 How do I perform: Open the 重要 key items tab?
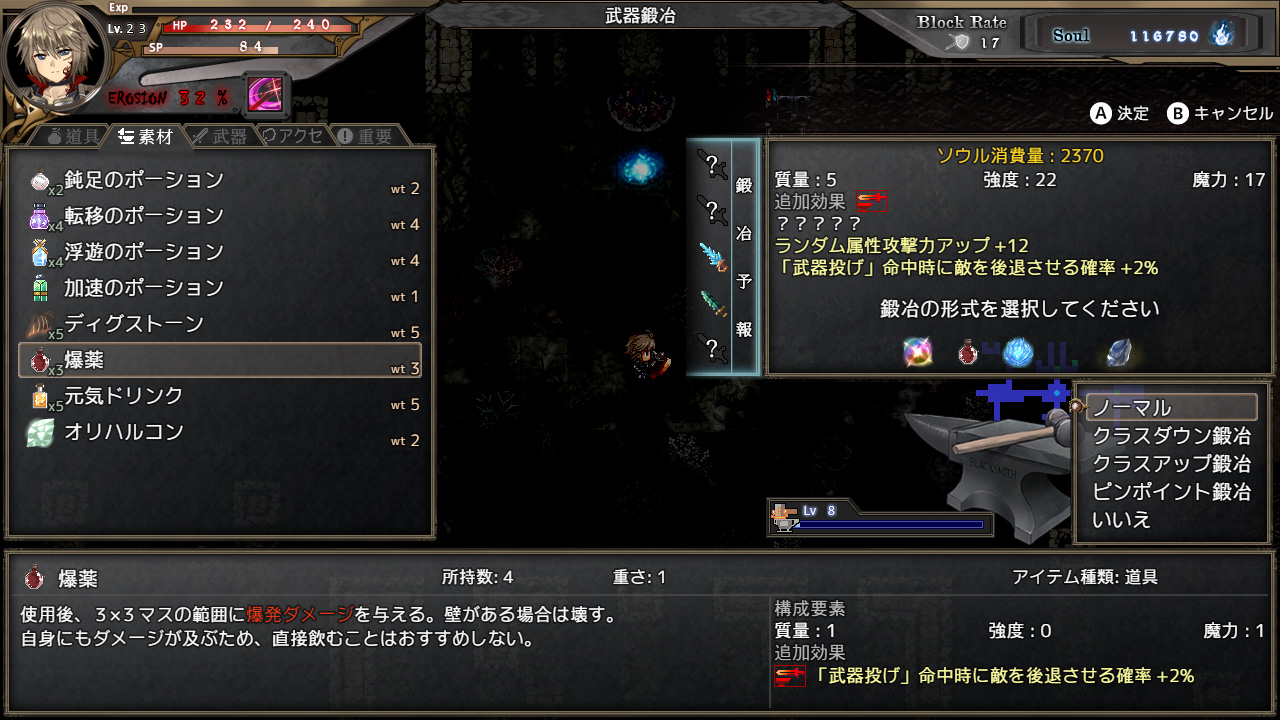click(365, 136)
